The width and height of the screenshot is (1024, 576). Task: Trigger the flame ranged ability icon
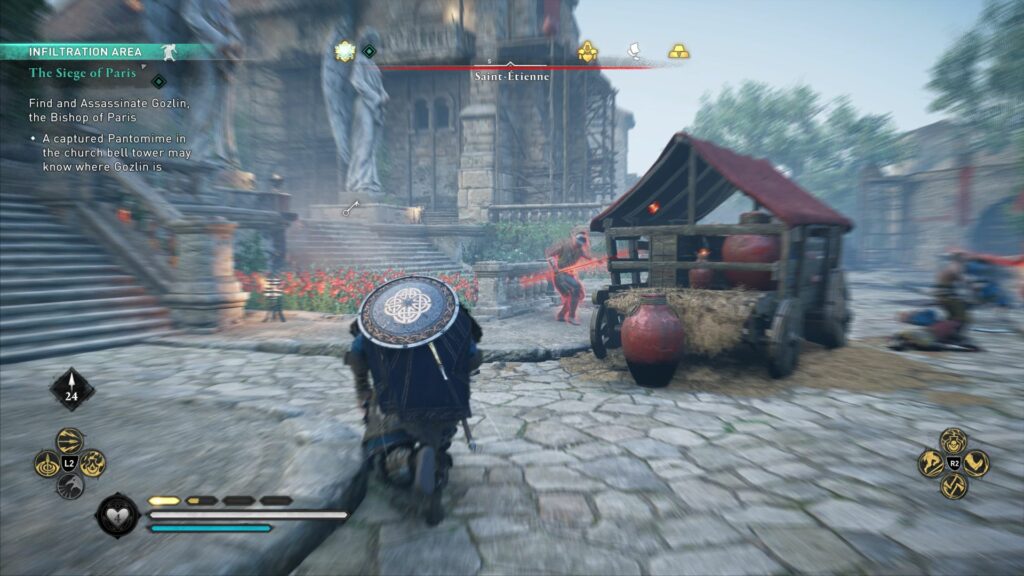pyautogui.click(x=93, y=463)
